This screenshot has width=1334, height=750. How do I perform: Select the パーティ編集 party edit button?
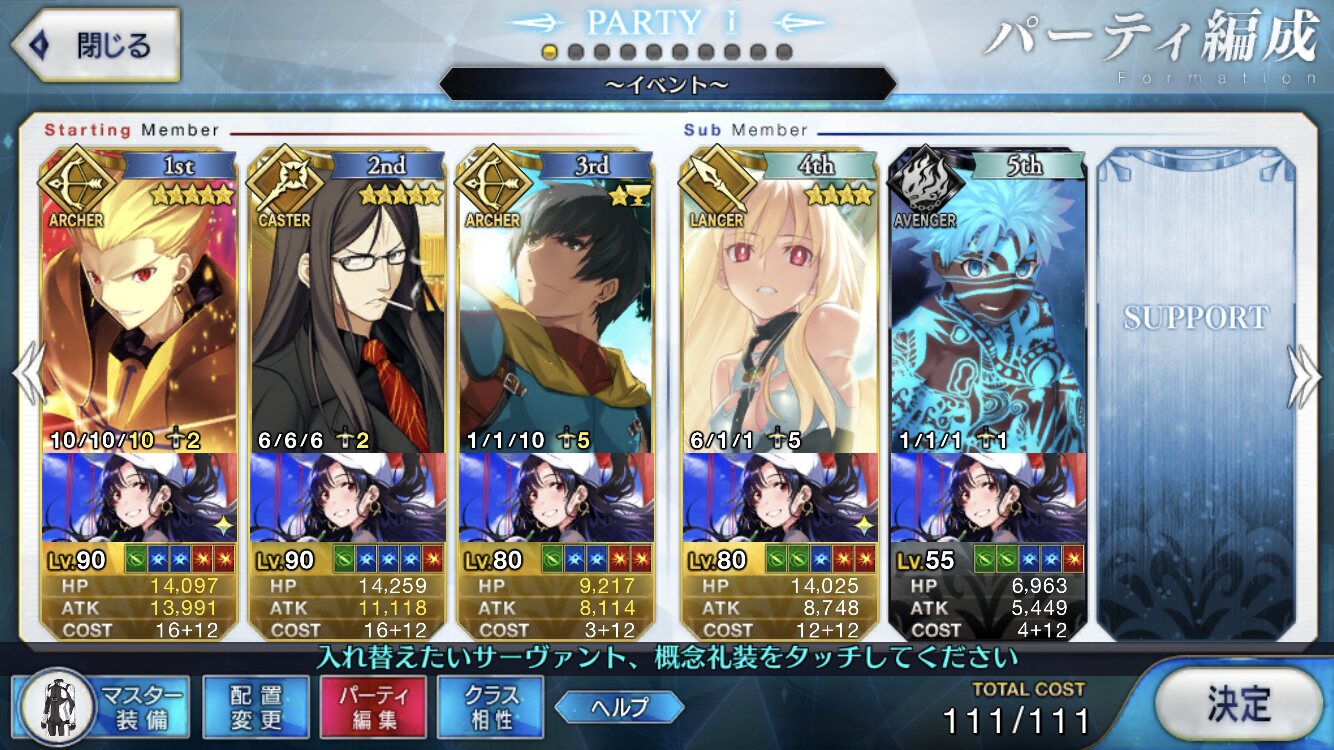point(373,708)
